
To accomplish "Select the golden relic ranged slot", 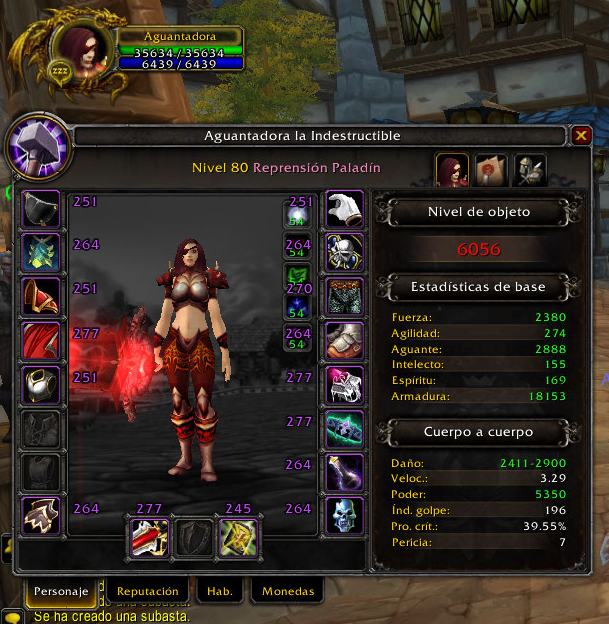I will coord(238,537).
